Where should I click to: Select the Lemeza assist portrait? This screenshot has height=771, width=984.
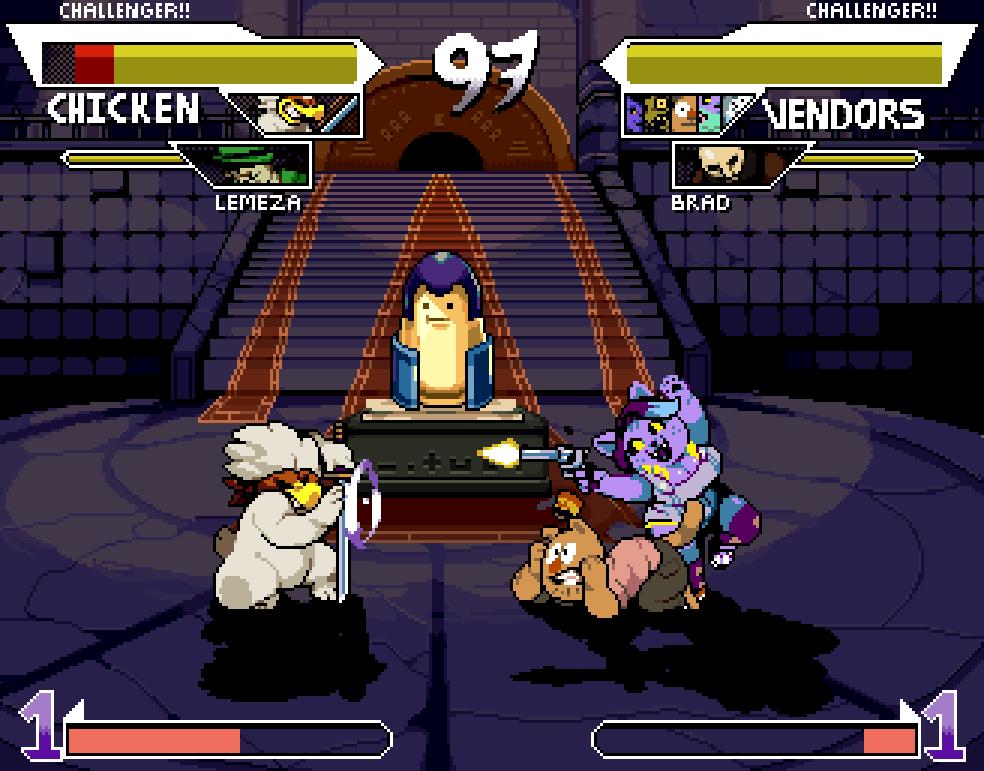[x=250, y=165]
